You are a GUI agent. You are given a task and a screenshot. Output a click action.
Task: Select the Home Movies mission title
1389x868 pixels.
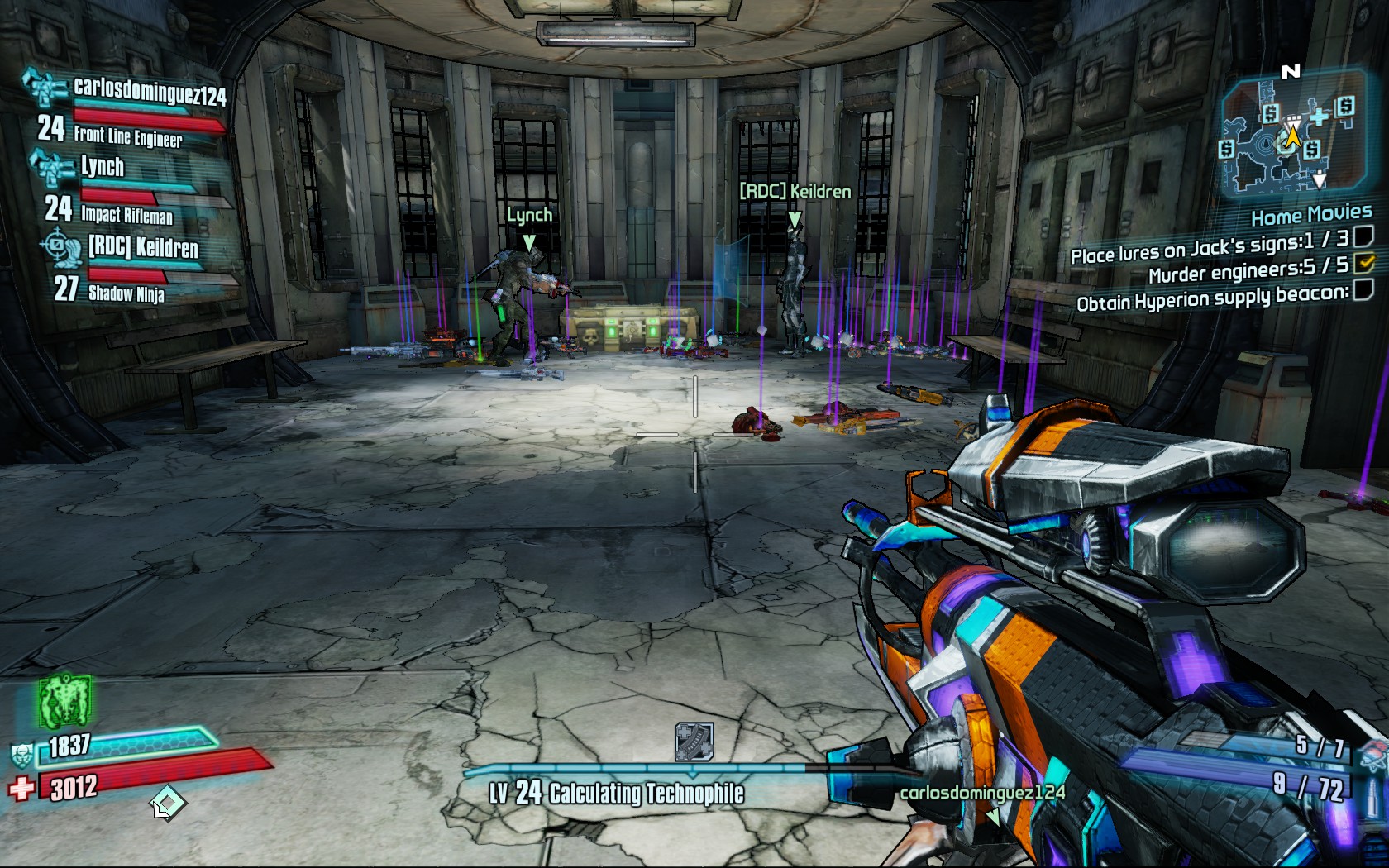(x=1311, y=217)
